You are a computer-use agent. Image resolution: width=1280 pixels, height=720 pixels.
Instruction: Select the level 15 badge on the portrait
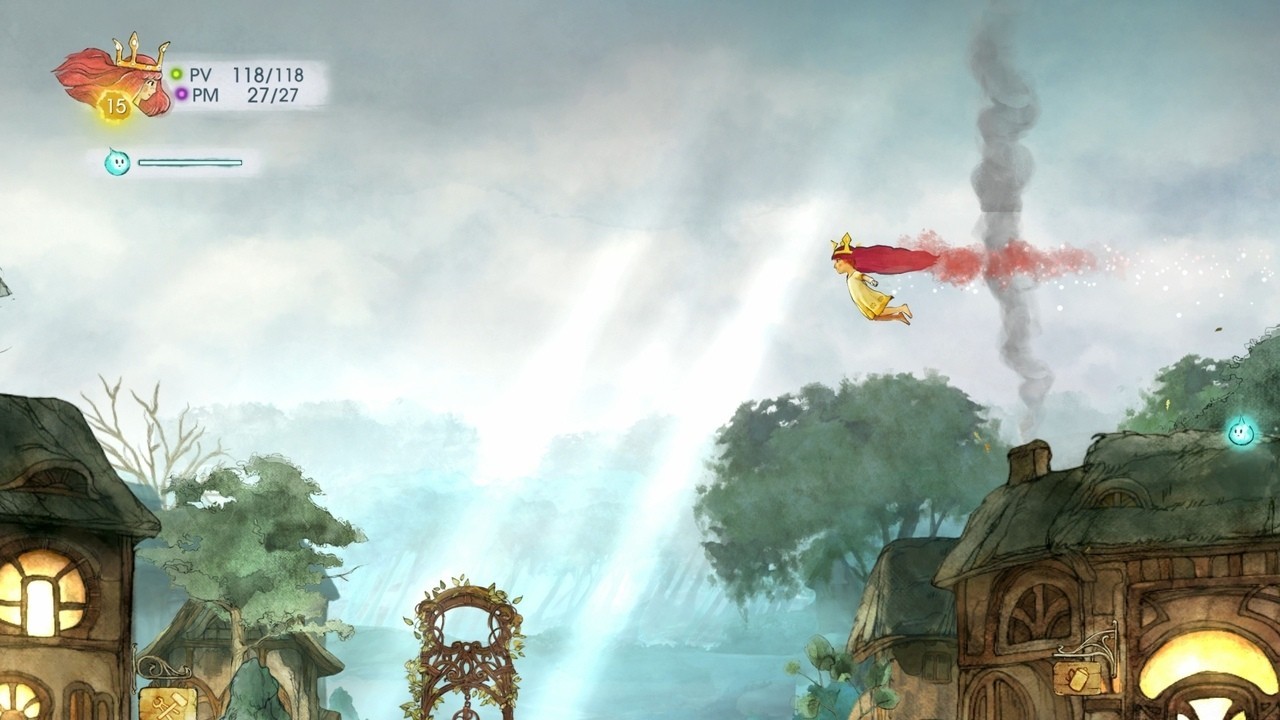(x=115, y=102)
